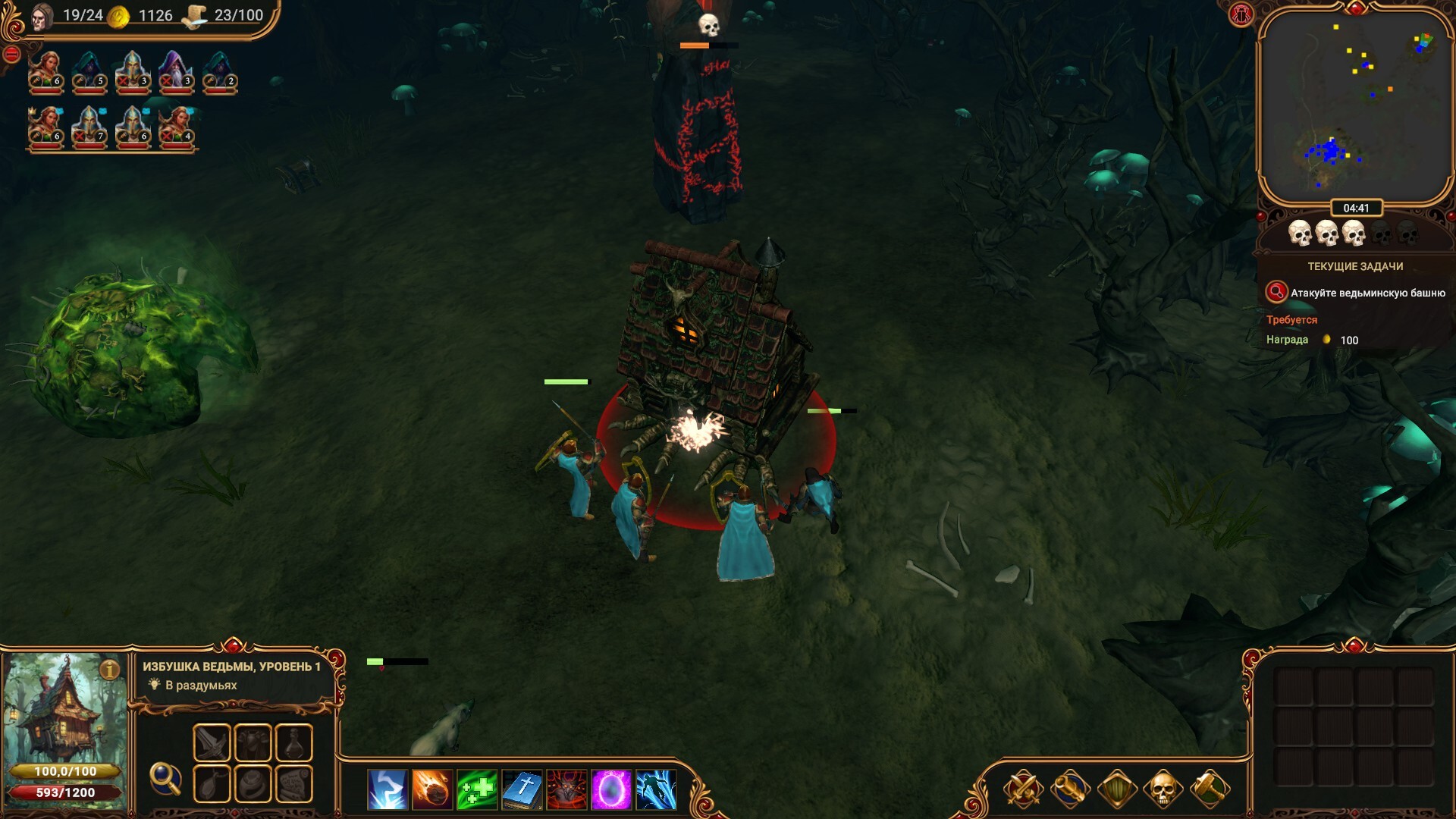This screenshot has width=1456, height=819.
Task: Activate the blue dashing figure spell
Action: [x=656, y=789]
